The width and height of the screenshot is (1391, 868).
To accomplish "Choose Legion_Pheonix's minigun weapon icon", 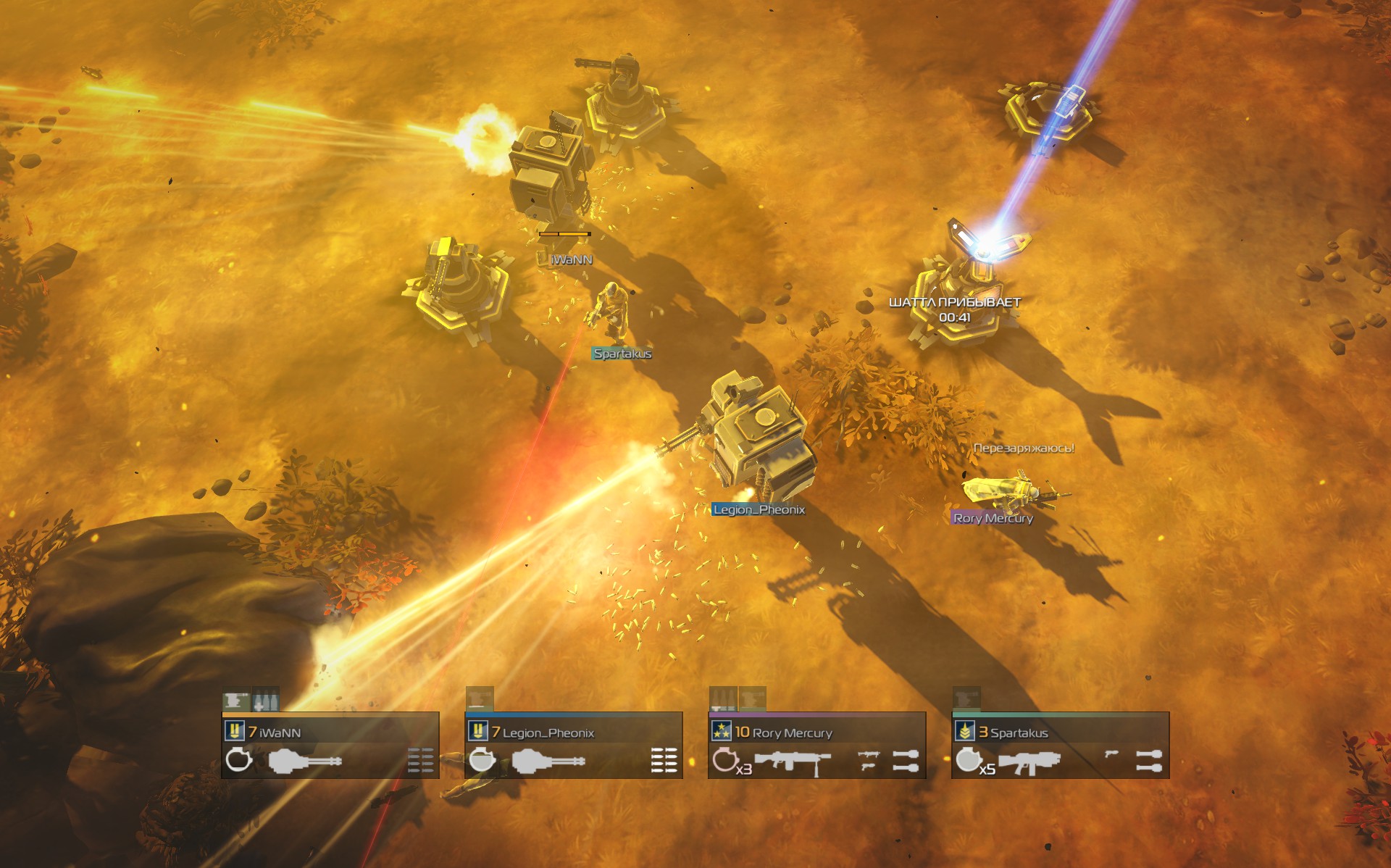I will pos(548,761).
